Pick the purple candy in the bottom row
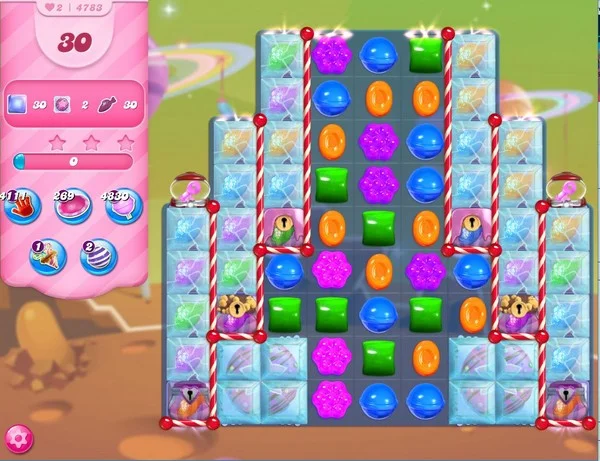The image size is (600, 461). pos(330,398)
